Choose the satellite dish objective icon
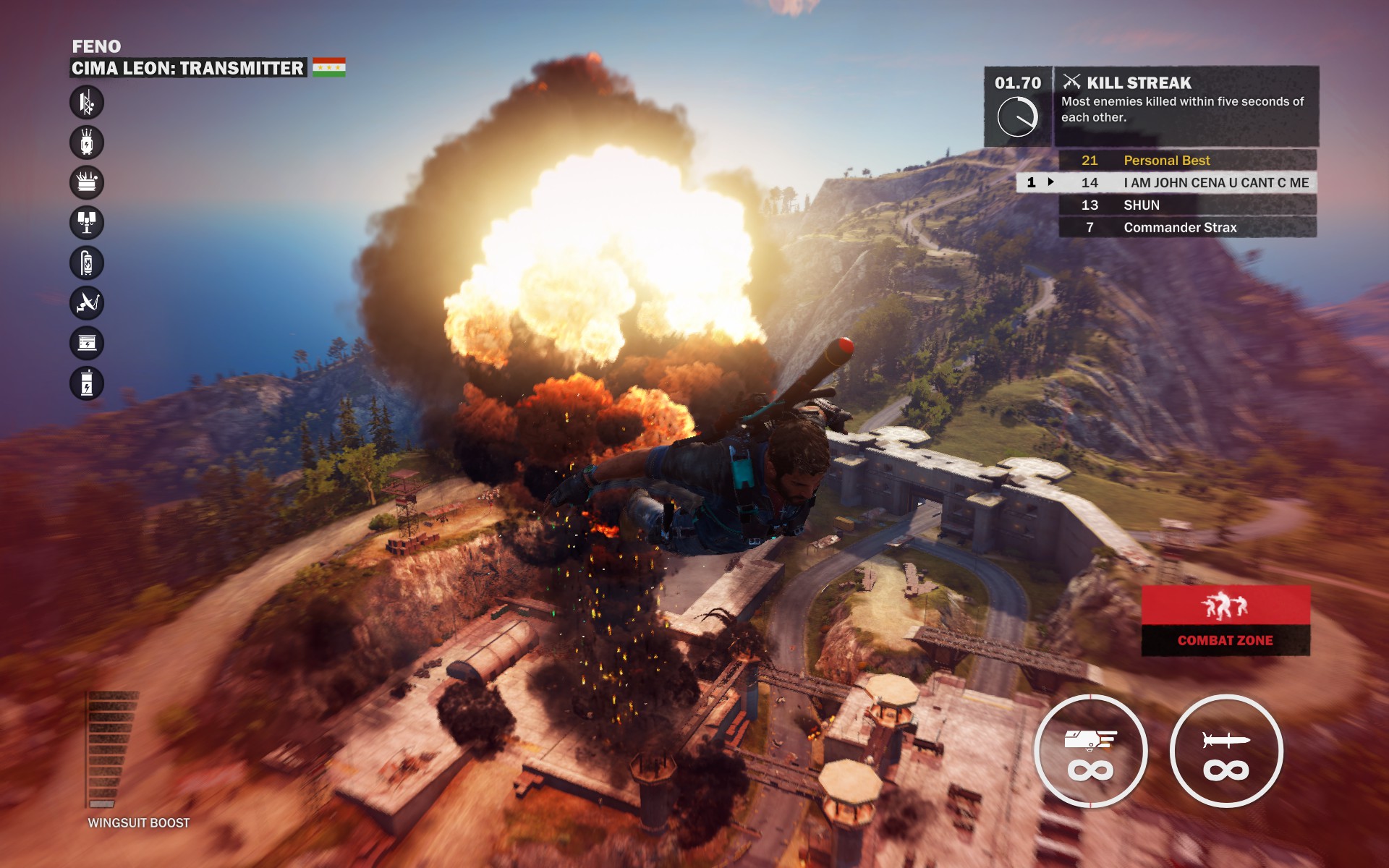The width and height of the screenshot is (1389, 868). pyautogui.click(x=87, y=303)
